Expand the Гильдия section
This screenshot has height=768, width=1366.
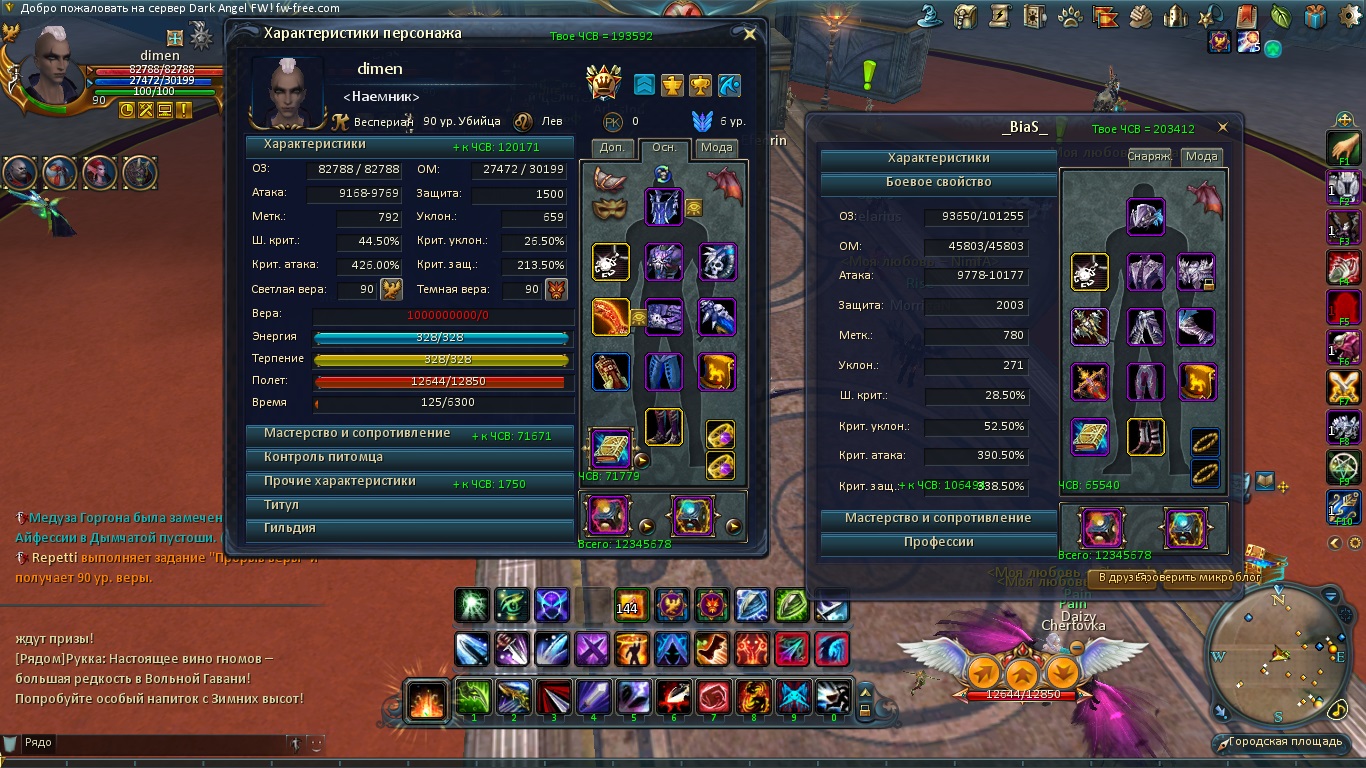(x=289, y=528)
